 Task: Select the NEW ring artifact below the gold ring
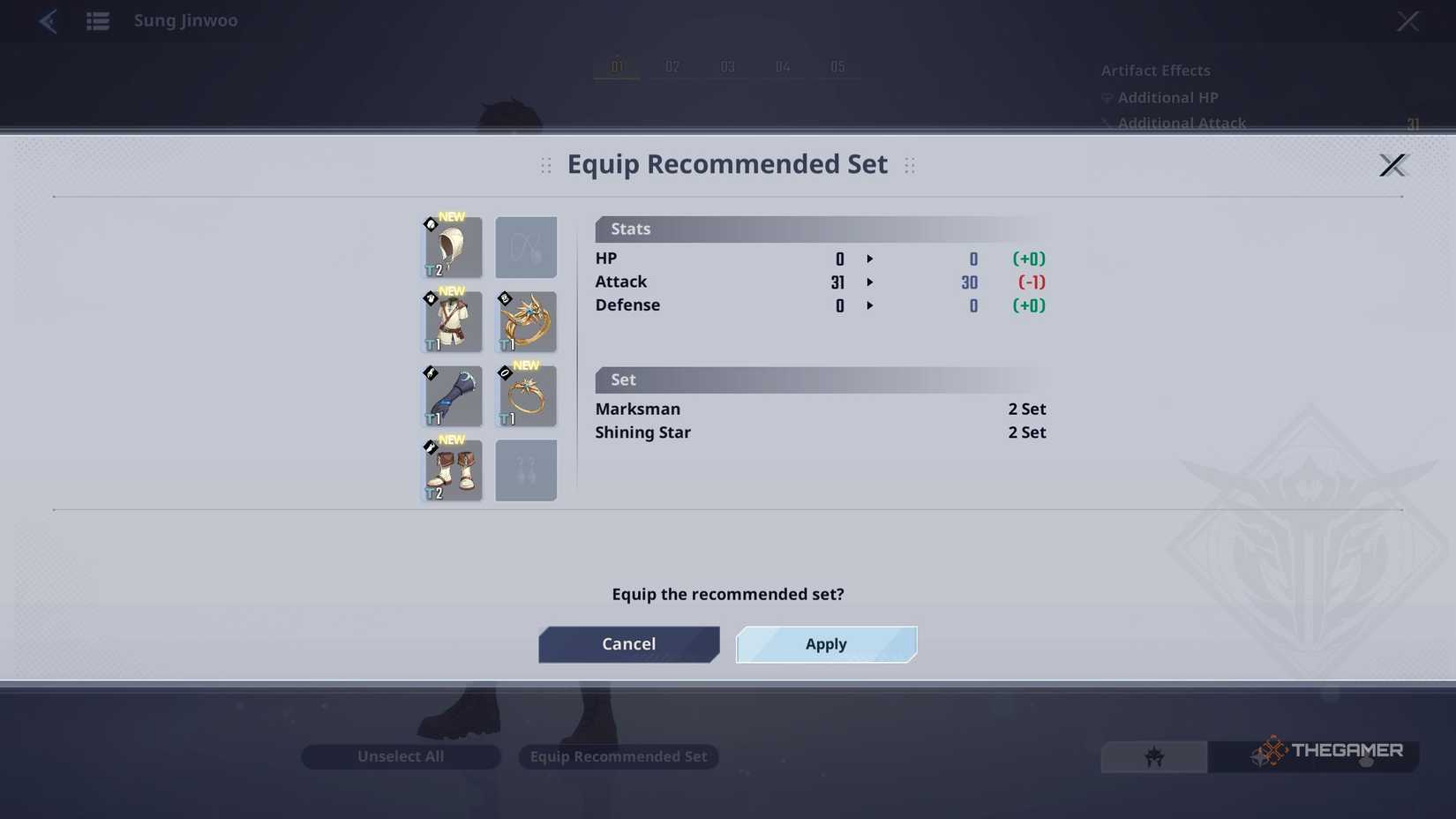pyautogui.click(x=526, y=396)
